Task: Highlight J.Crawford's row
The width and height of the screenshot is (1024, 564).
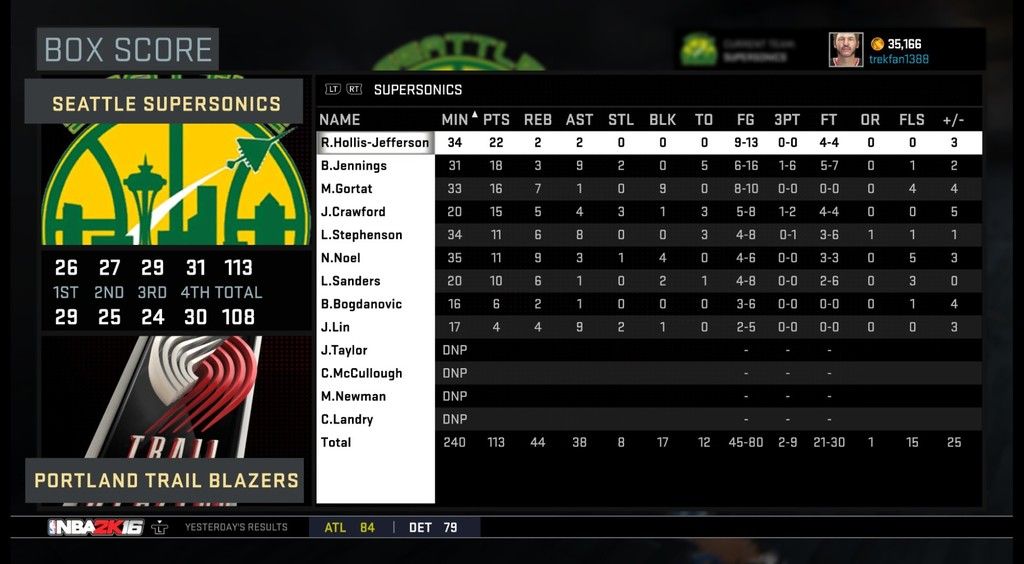Action: (x=352, y=212)
